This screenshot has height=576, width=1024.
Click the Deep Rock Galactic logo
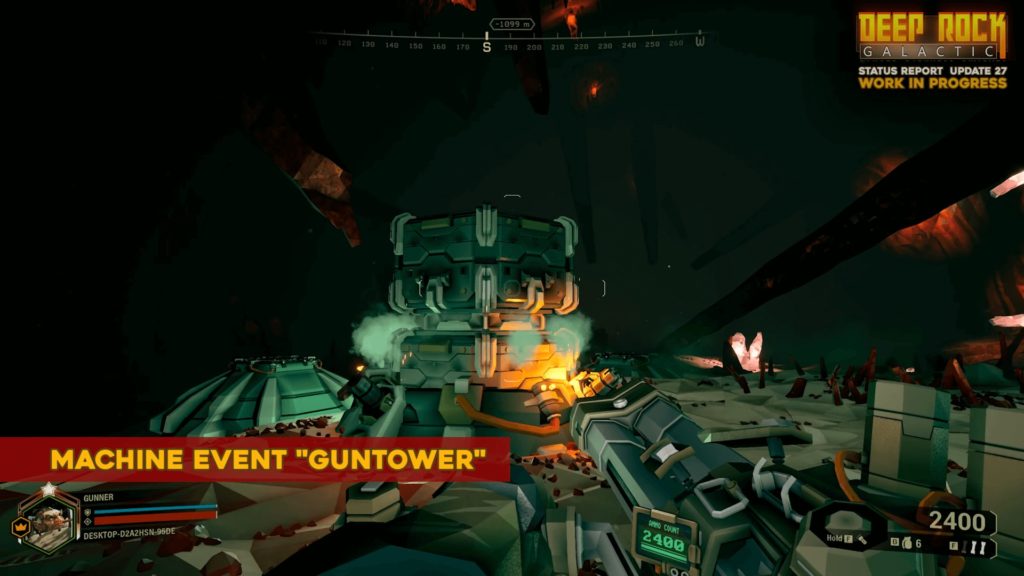click(x=931, y=37)
